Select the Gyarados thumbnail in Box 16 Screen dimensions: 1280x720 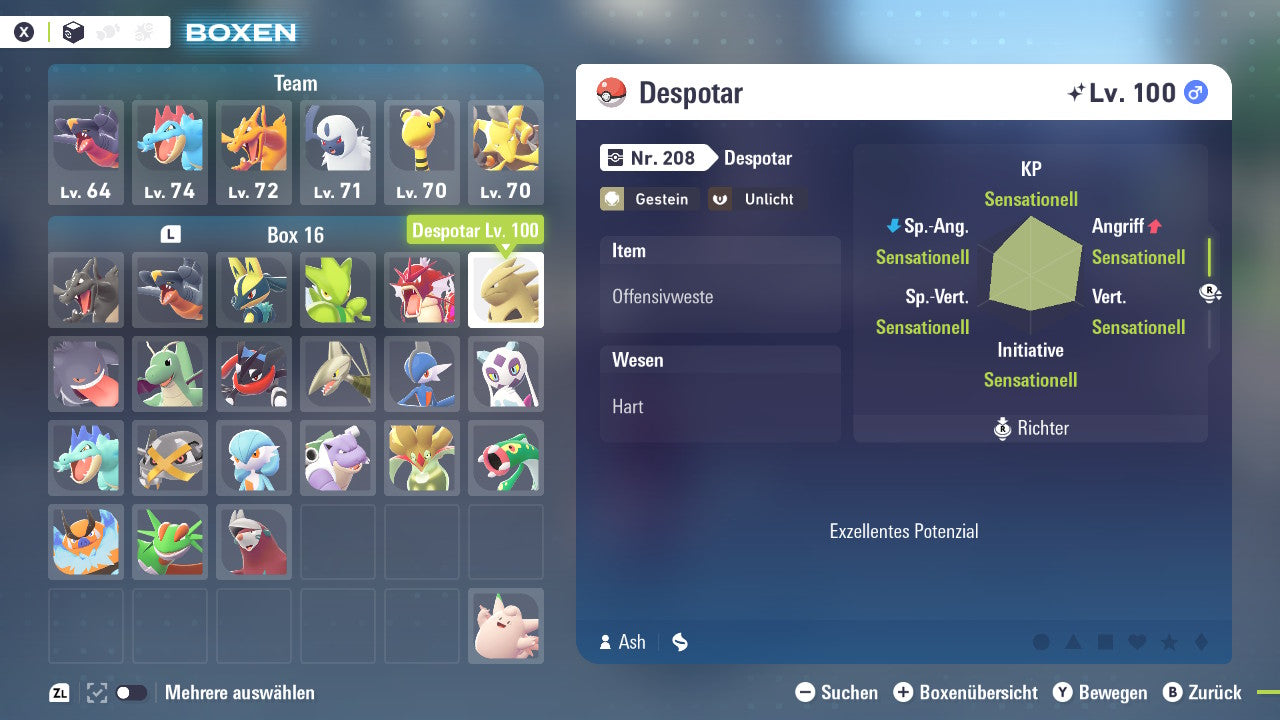(x=421, y=290)
